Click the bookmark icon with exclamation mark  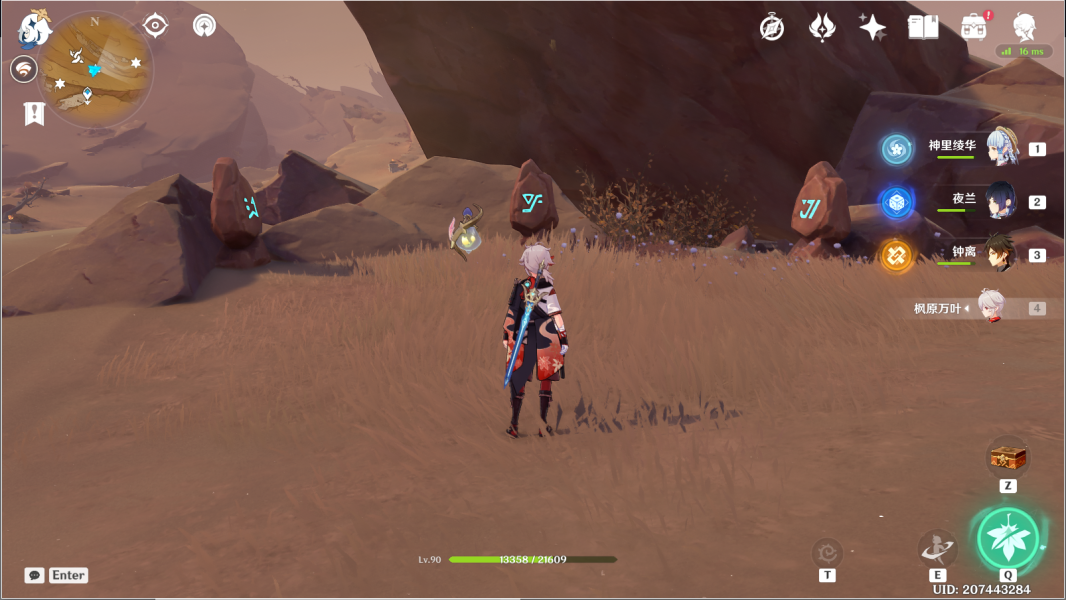pyautogui.click(x=34, y=113)
